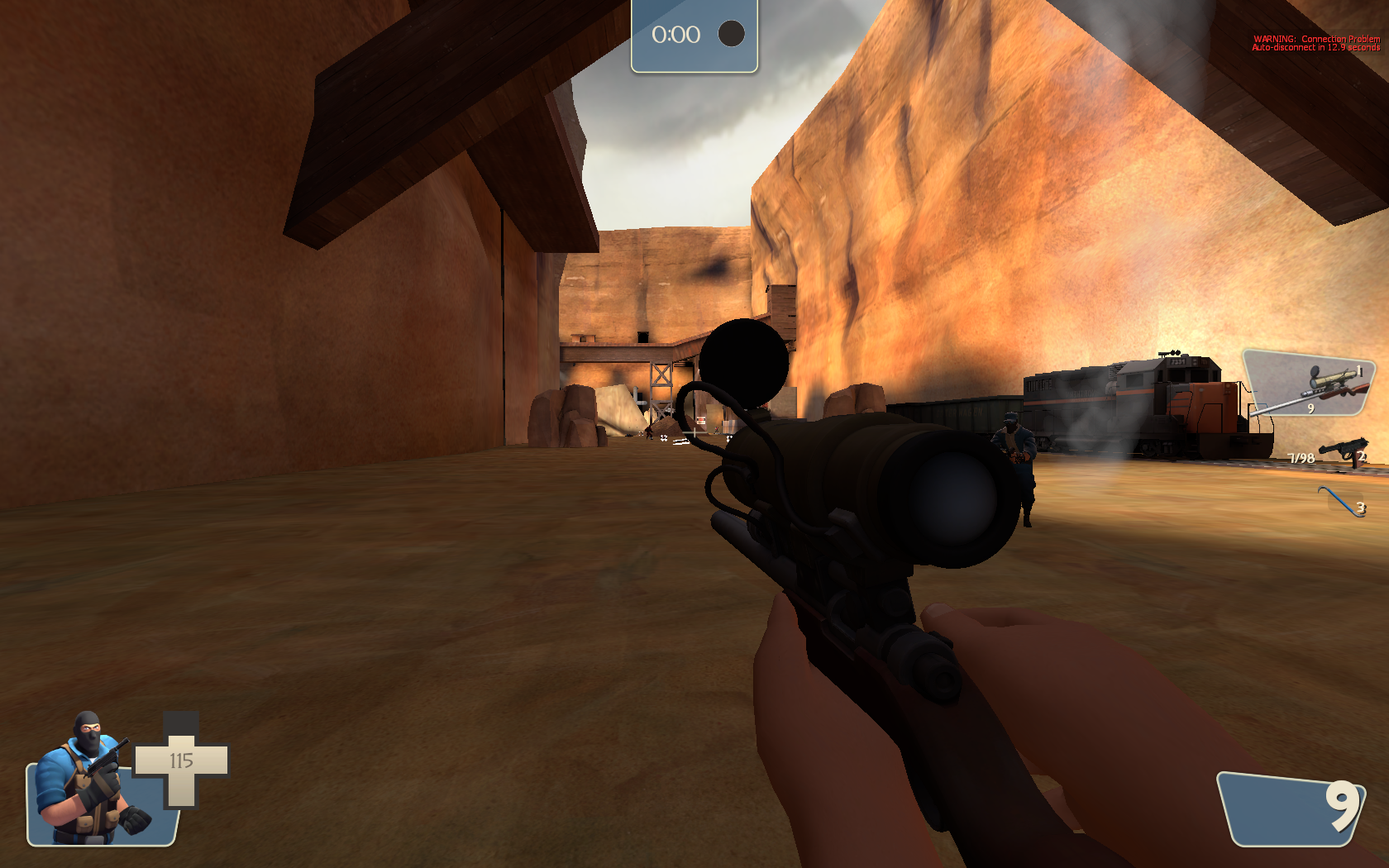Switch to the pistol in weapon slot 2
This screenshot has width=1389, height=868.
pos(1341,452)
